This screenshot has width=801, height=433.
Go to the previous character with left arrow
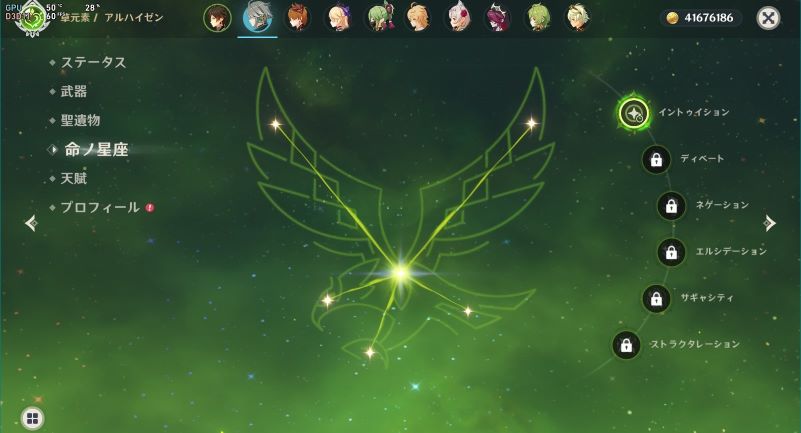[x=31, y=223]
